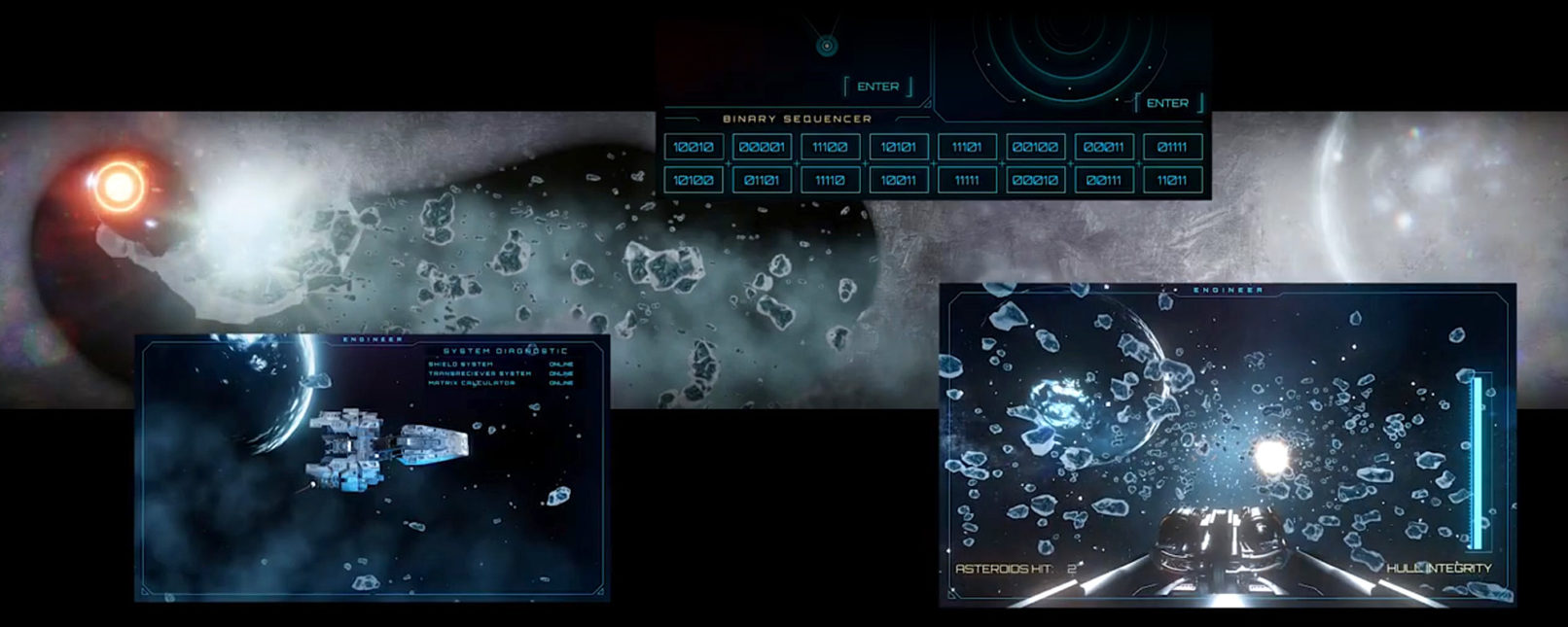Select binary code 10100

pyautogui.click(x=694, y=180)
